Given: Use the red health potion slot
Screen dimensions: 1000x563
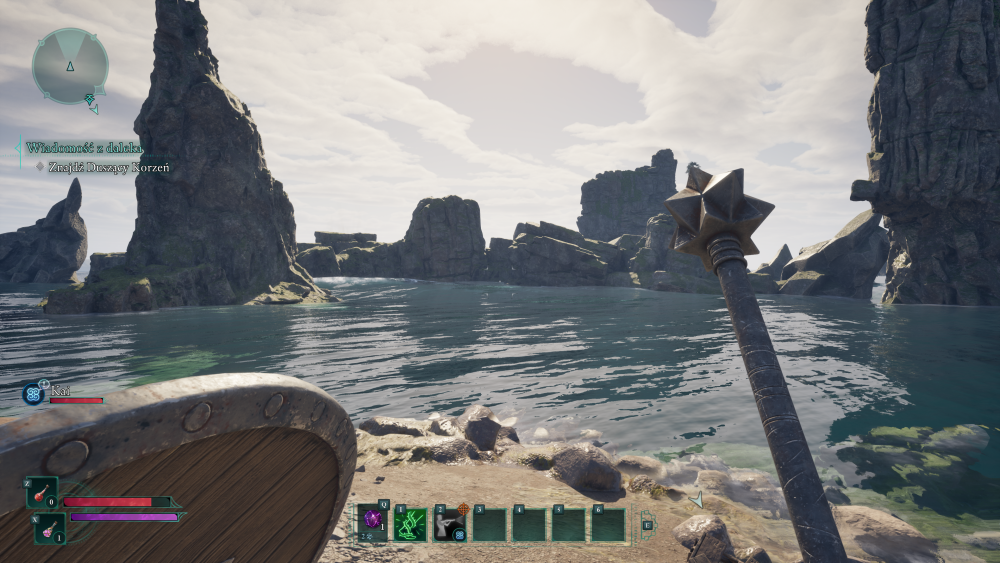Looking at the screenshot, I should pos(42,493).
